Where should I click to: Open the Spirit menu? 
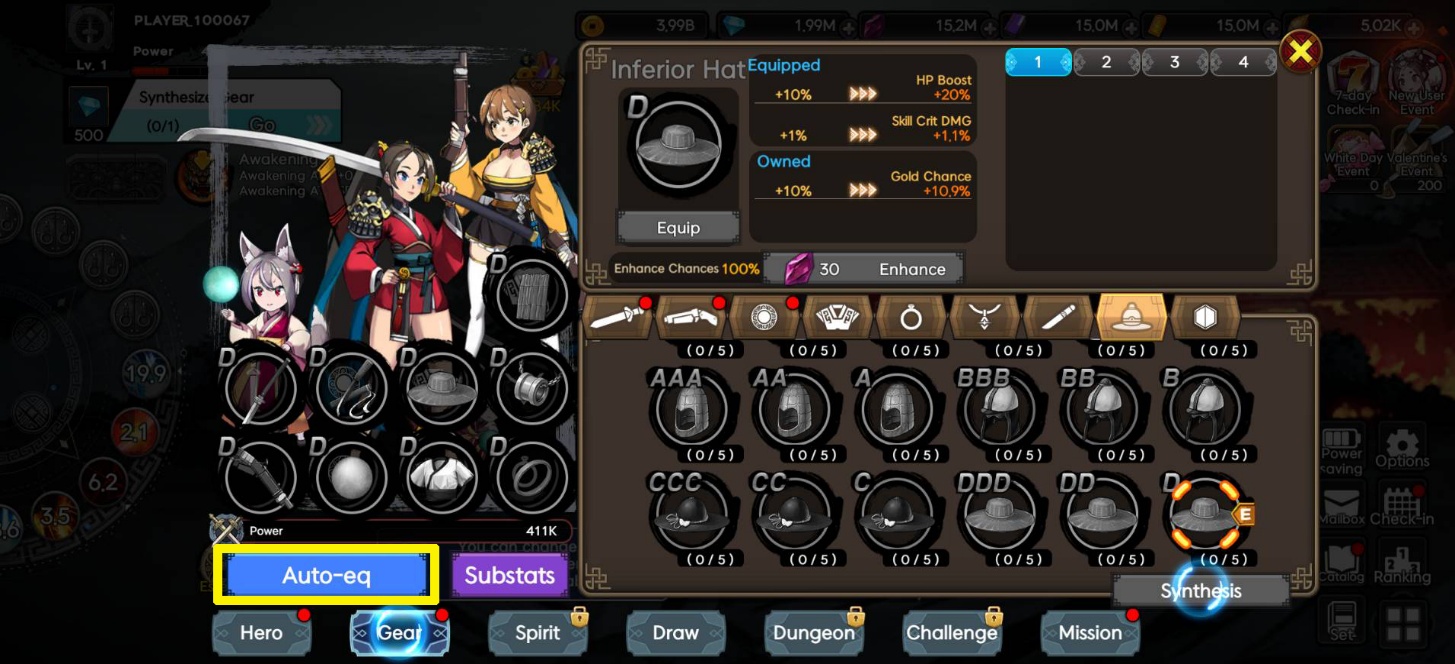[537, 633]
